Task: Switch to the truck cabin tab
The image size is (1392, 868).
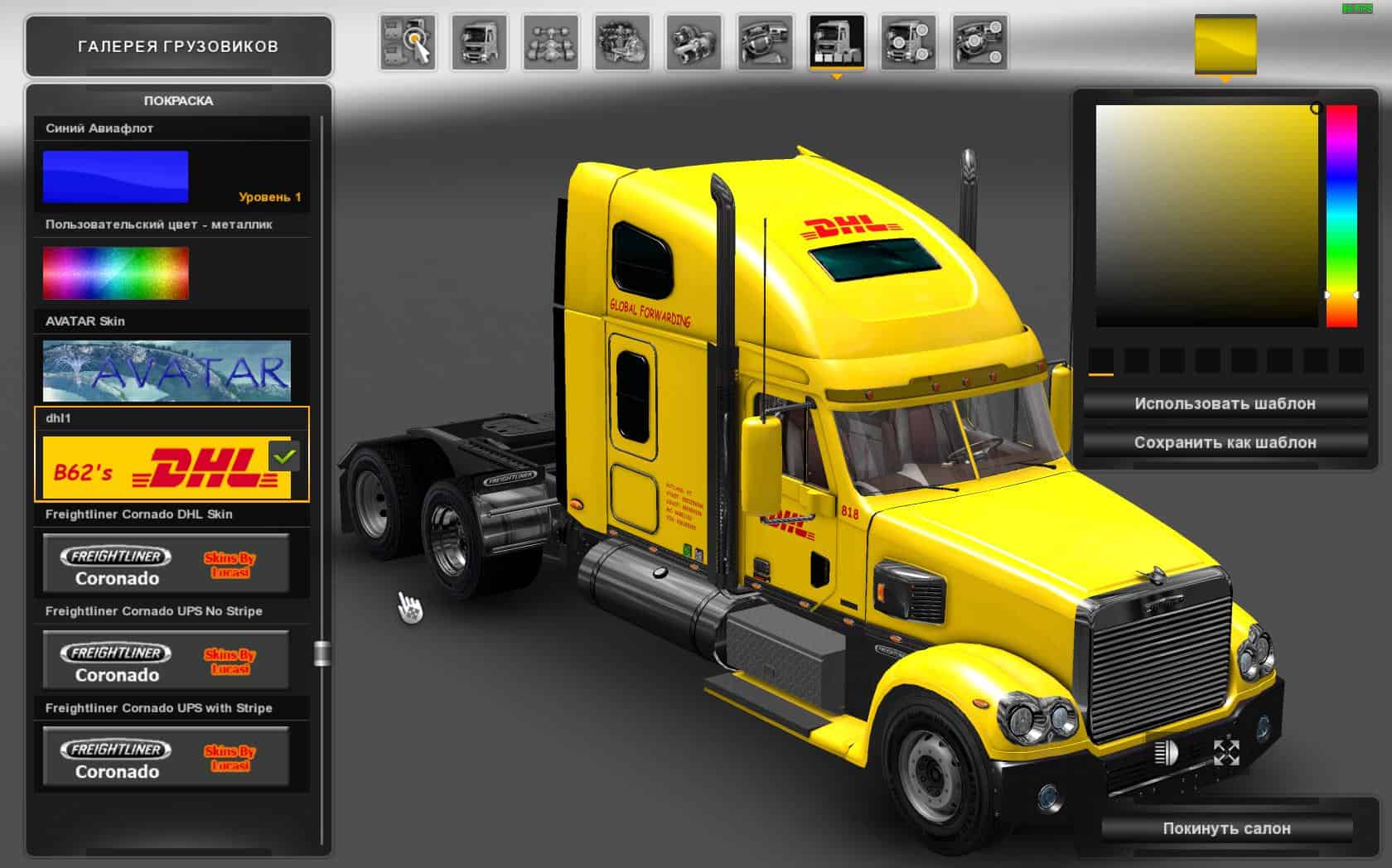Action: click(480, 41)
